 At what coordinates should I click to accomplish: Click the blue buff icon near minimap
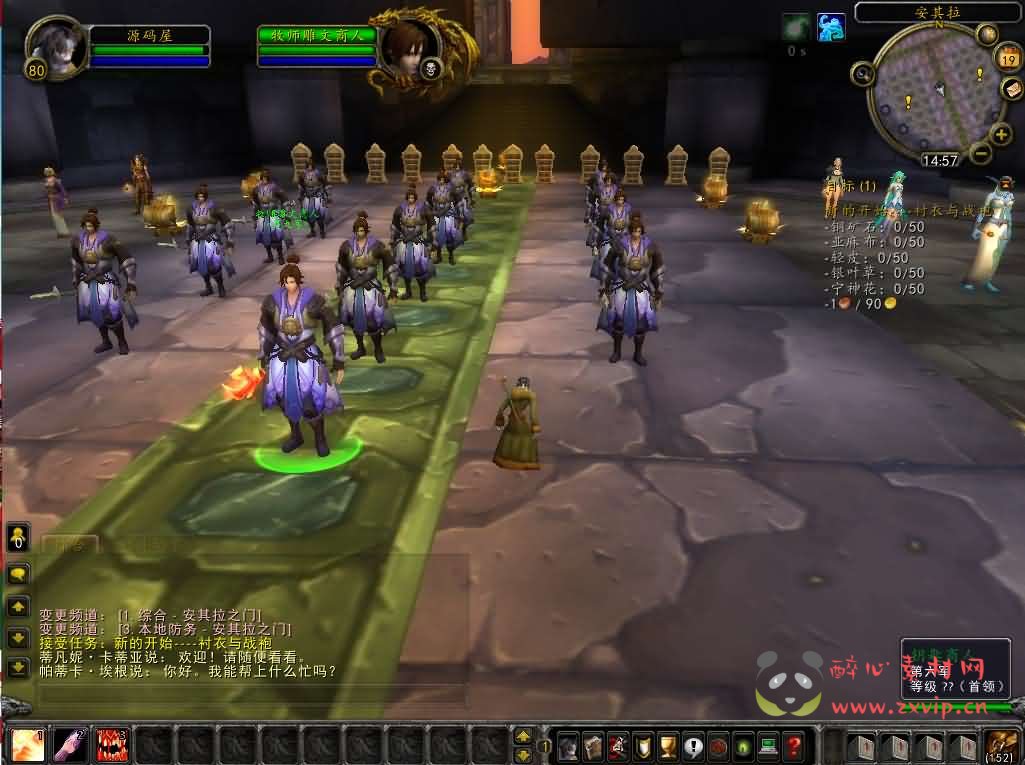[x=831, y=27]
